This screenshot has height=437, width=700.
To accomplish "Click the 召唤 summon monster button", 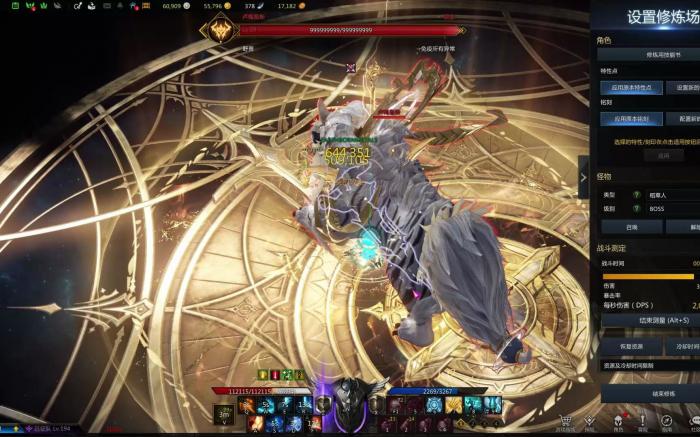I will click(x=630, y=227).
